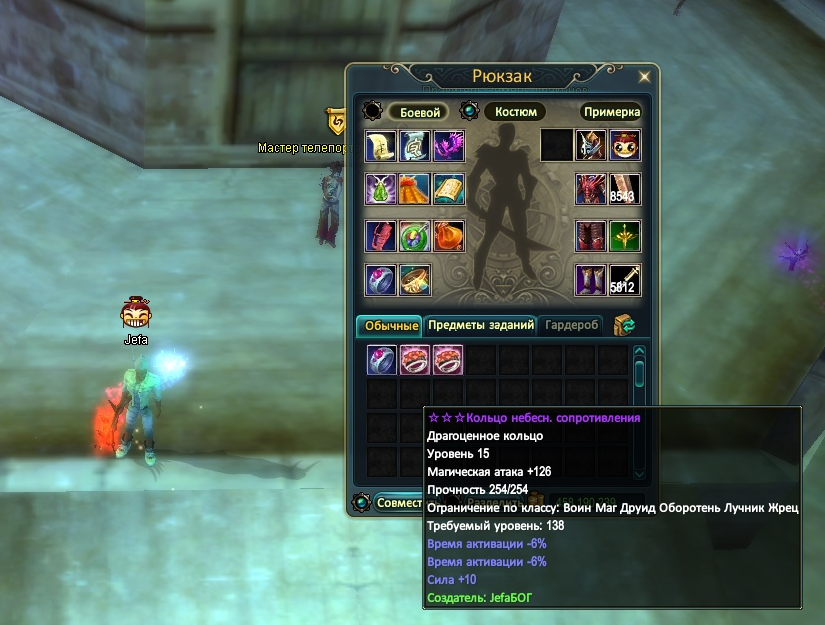Select the silver ring in the bag

coord(382,359)
